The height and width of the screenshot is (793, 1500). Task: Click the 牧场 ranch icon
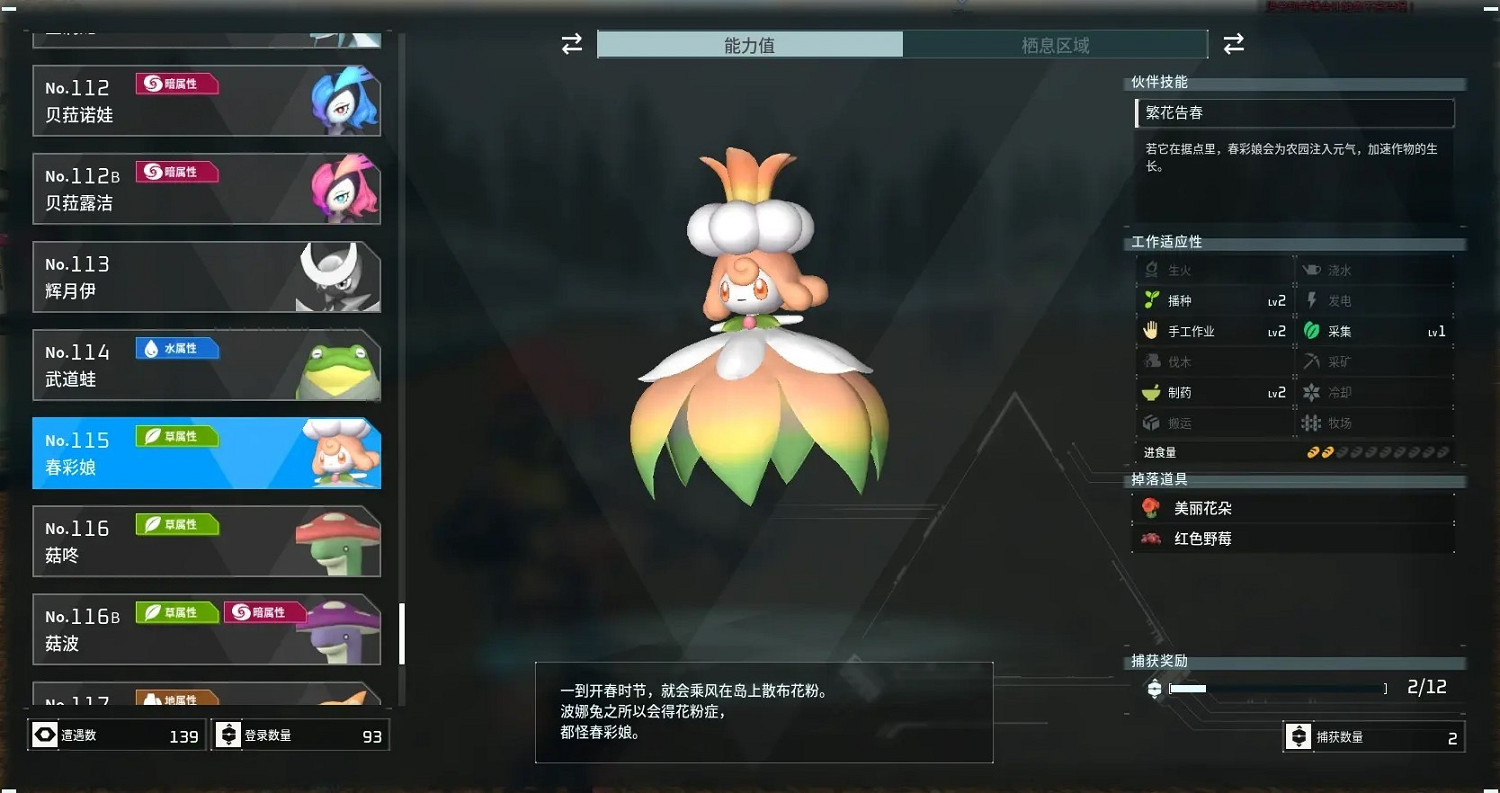click(x=1311, y=423)
